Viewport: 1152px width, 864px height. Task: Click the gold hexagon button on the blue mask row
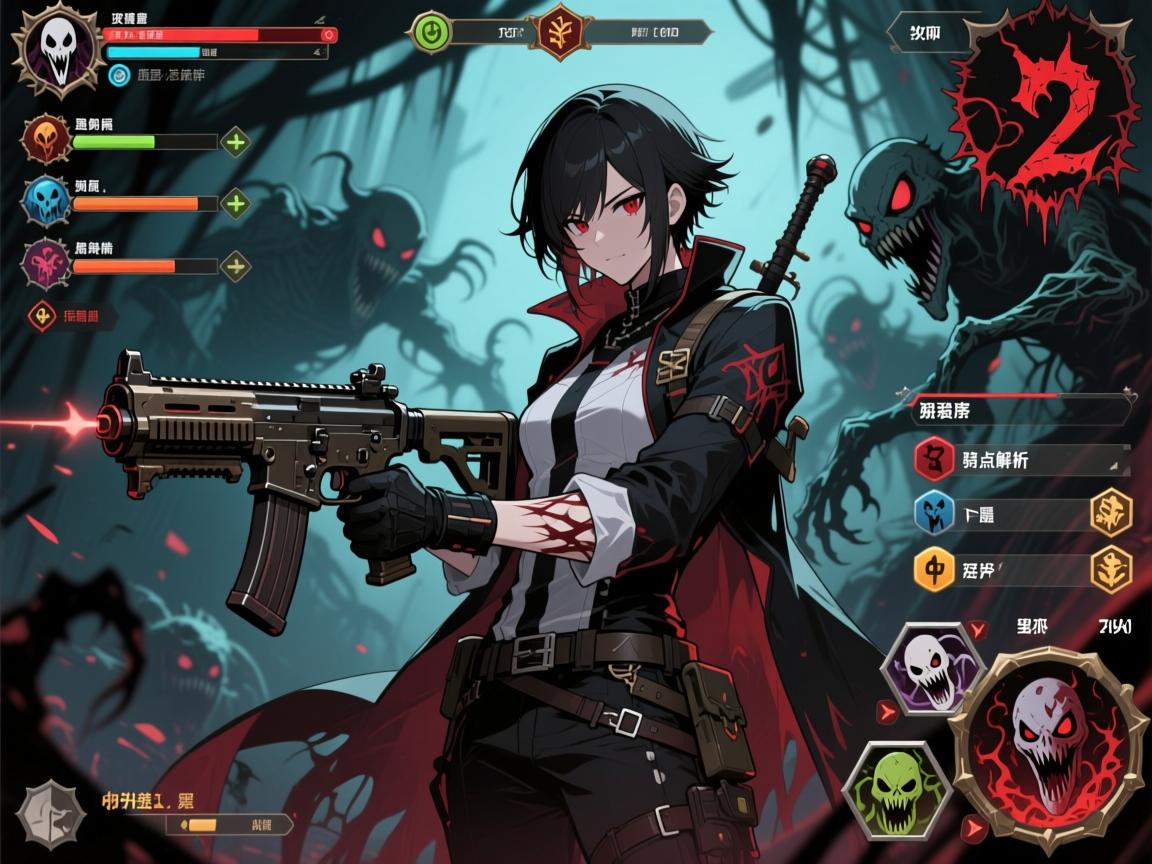coord(1110,513)
